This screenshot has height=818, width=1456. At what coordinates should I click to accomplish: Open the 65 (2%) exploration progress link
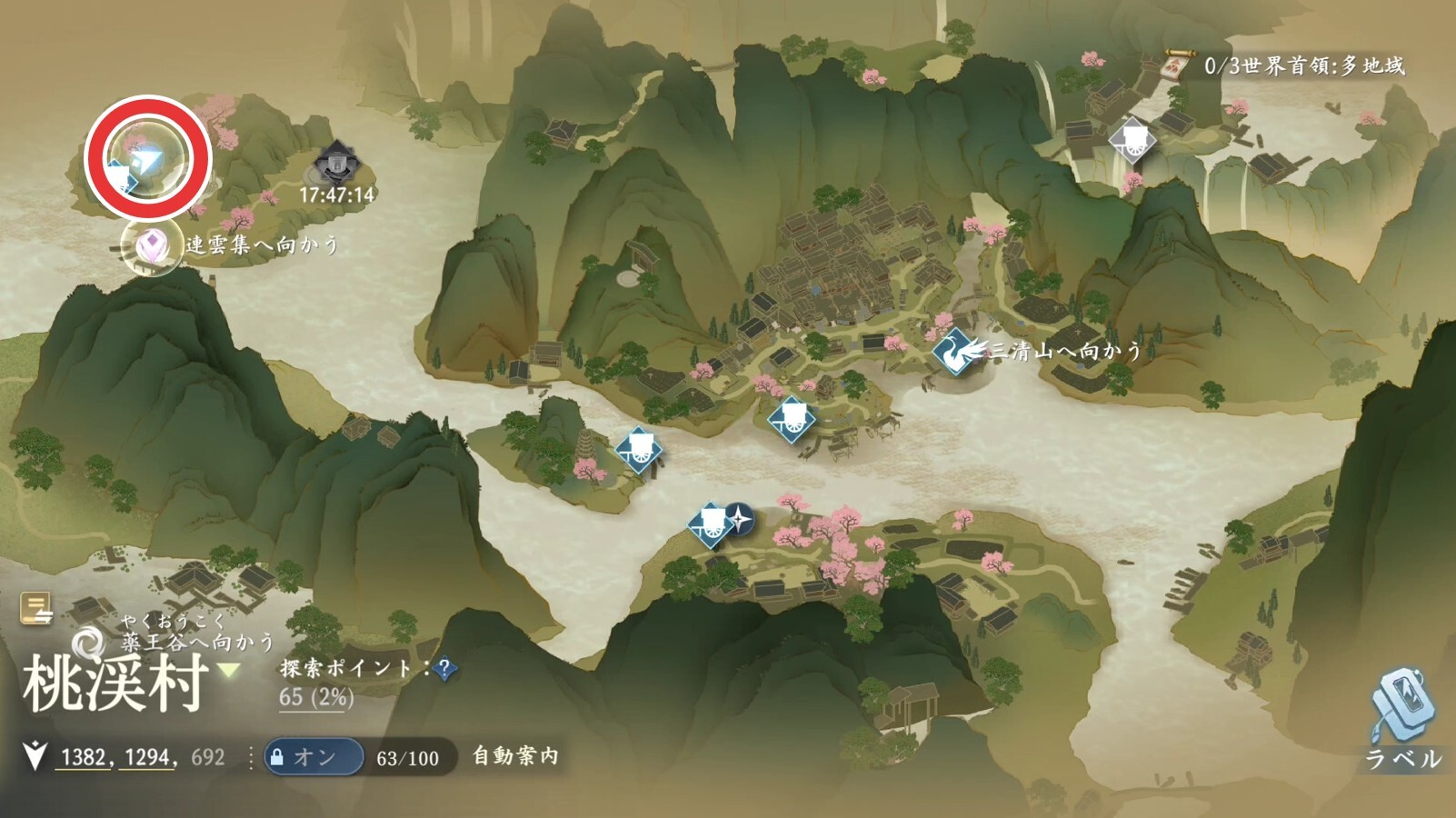point(316,698)
